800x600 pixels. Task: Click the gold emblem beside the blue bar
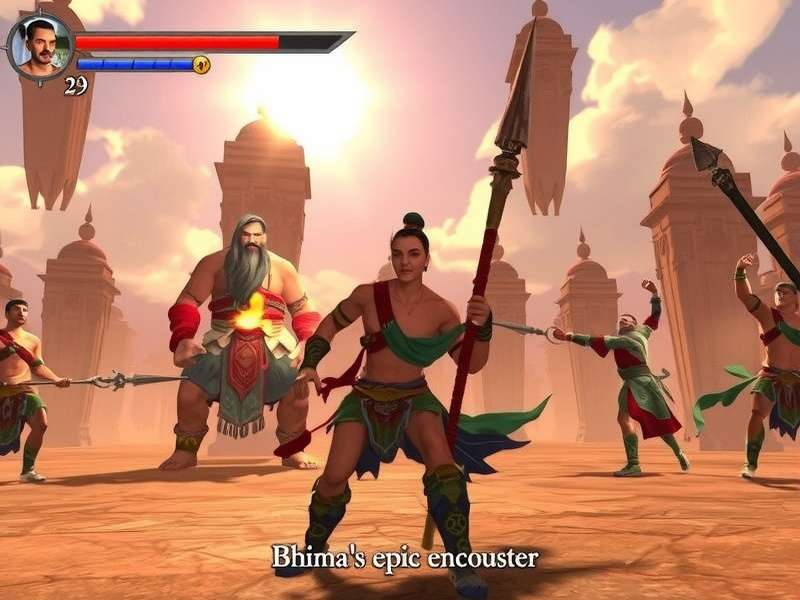click(x=201, y=65)
